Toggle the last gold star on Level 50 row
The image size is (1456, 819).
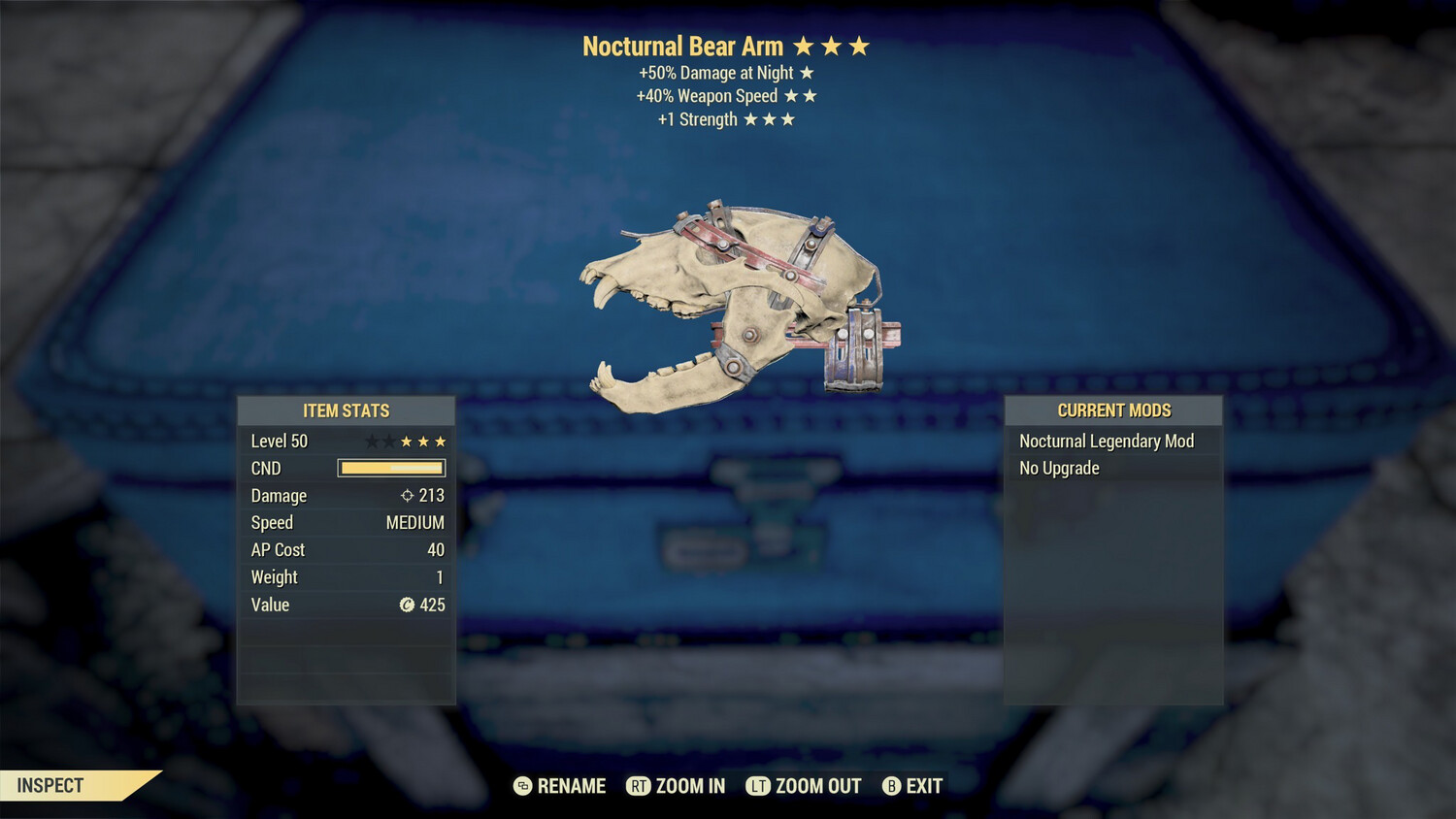440,442
